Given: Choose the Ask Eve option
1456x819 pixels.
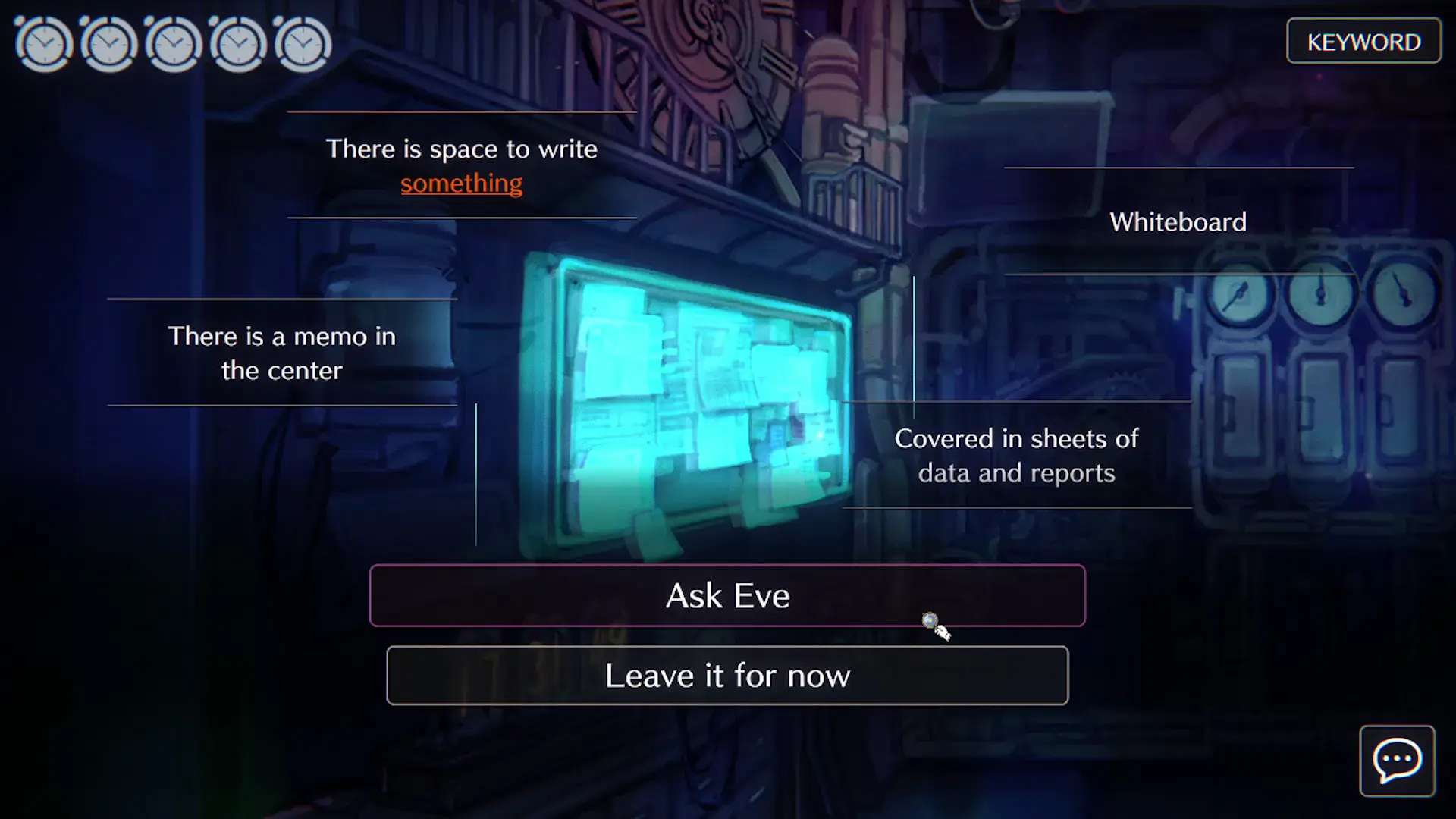Looking at the screenshot, I should tap(727, 596).
